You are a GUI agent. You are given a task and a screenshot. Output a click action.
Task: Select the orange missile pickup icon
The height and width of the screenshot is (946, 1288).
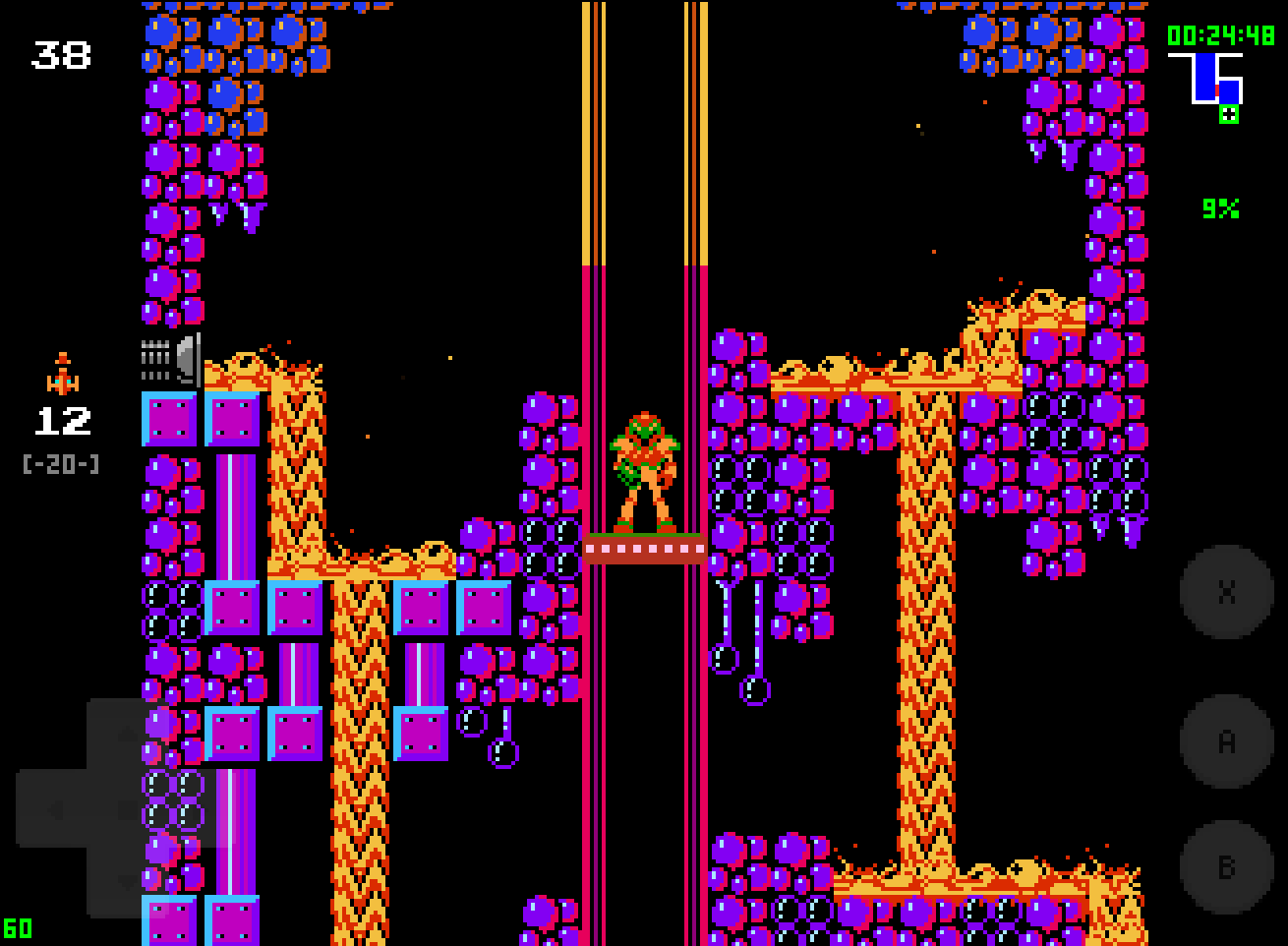coord(62,372)
